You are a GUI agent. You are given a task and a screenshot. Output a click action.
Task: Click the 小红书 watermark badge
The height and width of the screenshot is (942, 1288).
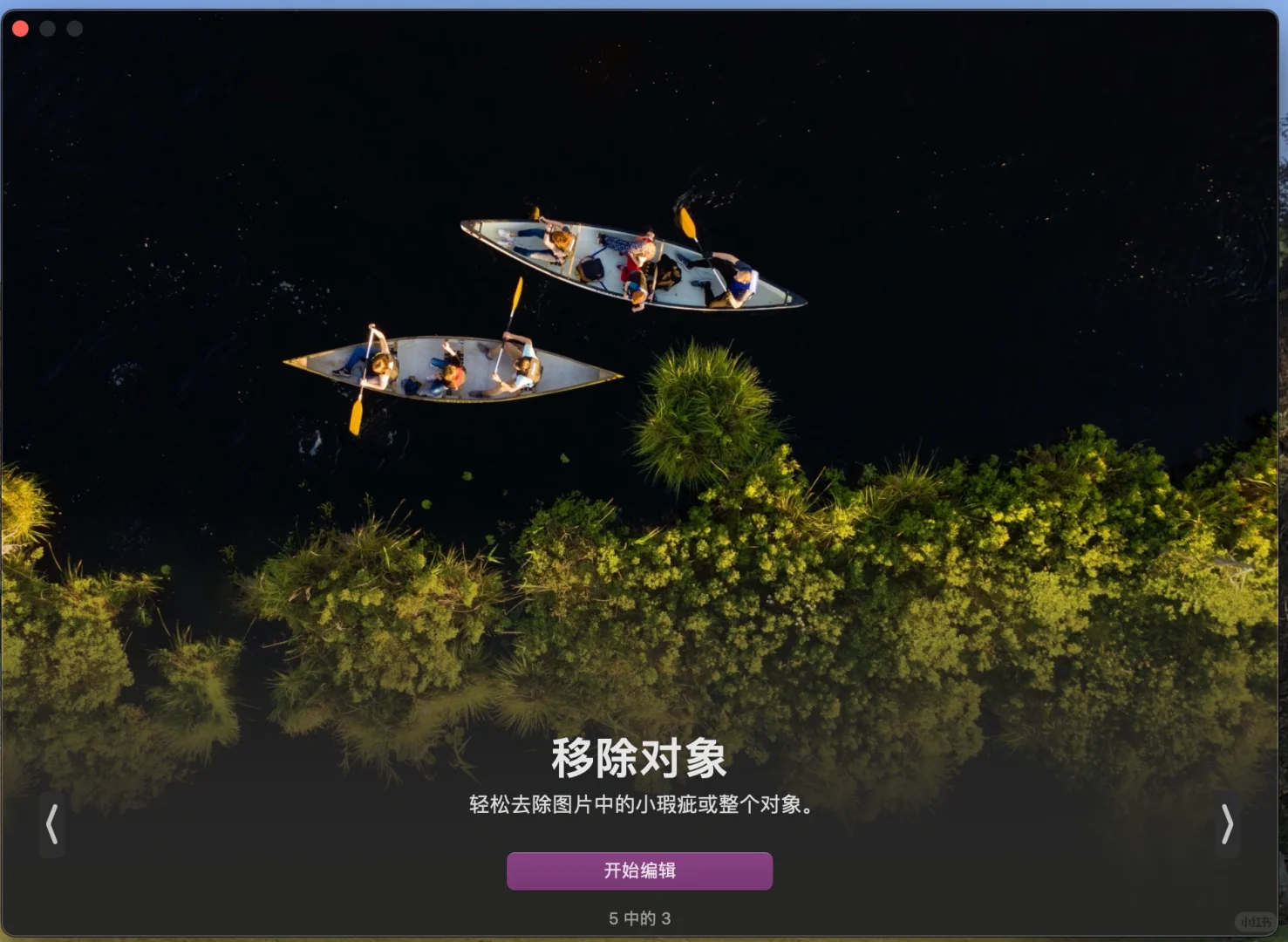[1254, 920]
